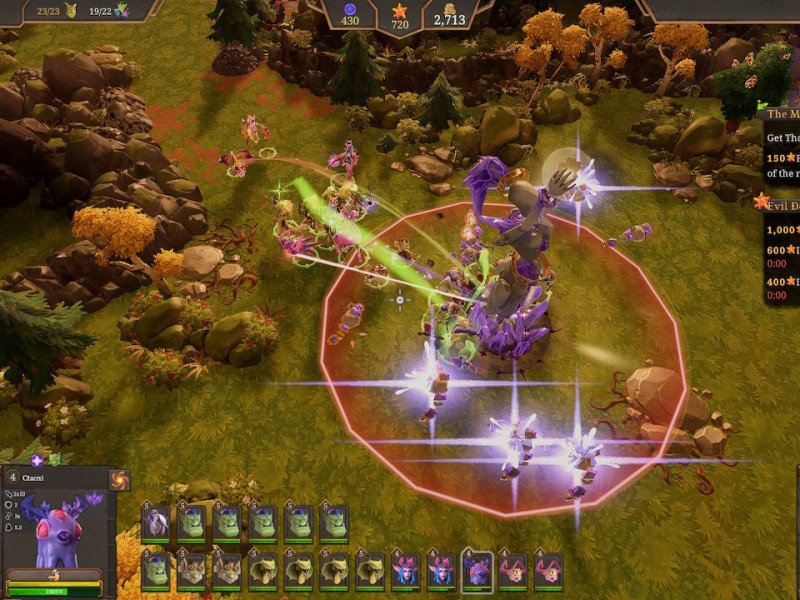Open the 'The M…' quest objective header
This screenshot has width=800, height=600.
782,114
